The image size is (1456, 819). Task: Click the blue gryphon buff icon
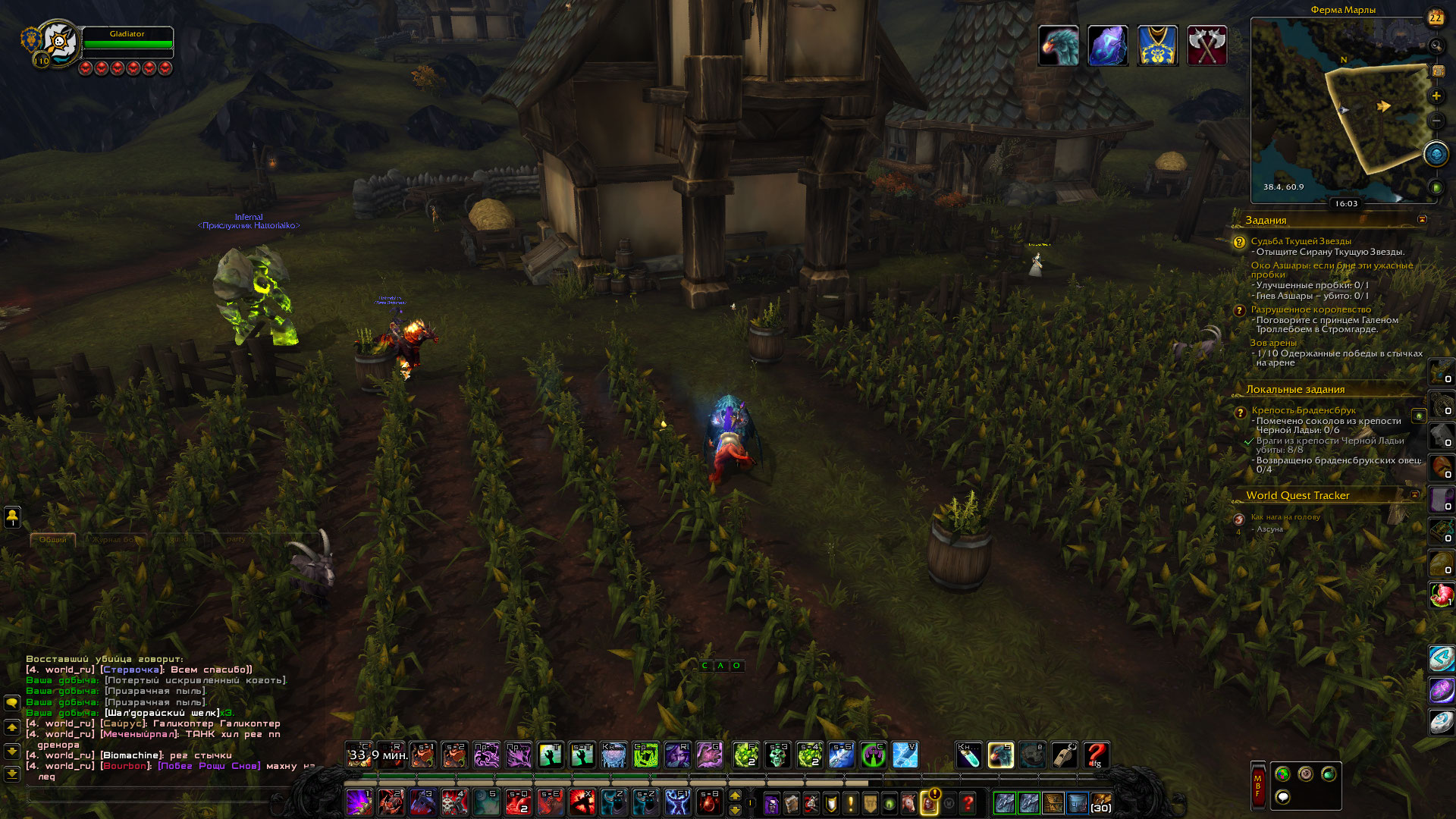[x=1058, y=45]
